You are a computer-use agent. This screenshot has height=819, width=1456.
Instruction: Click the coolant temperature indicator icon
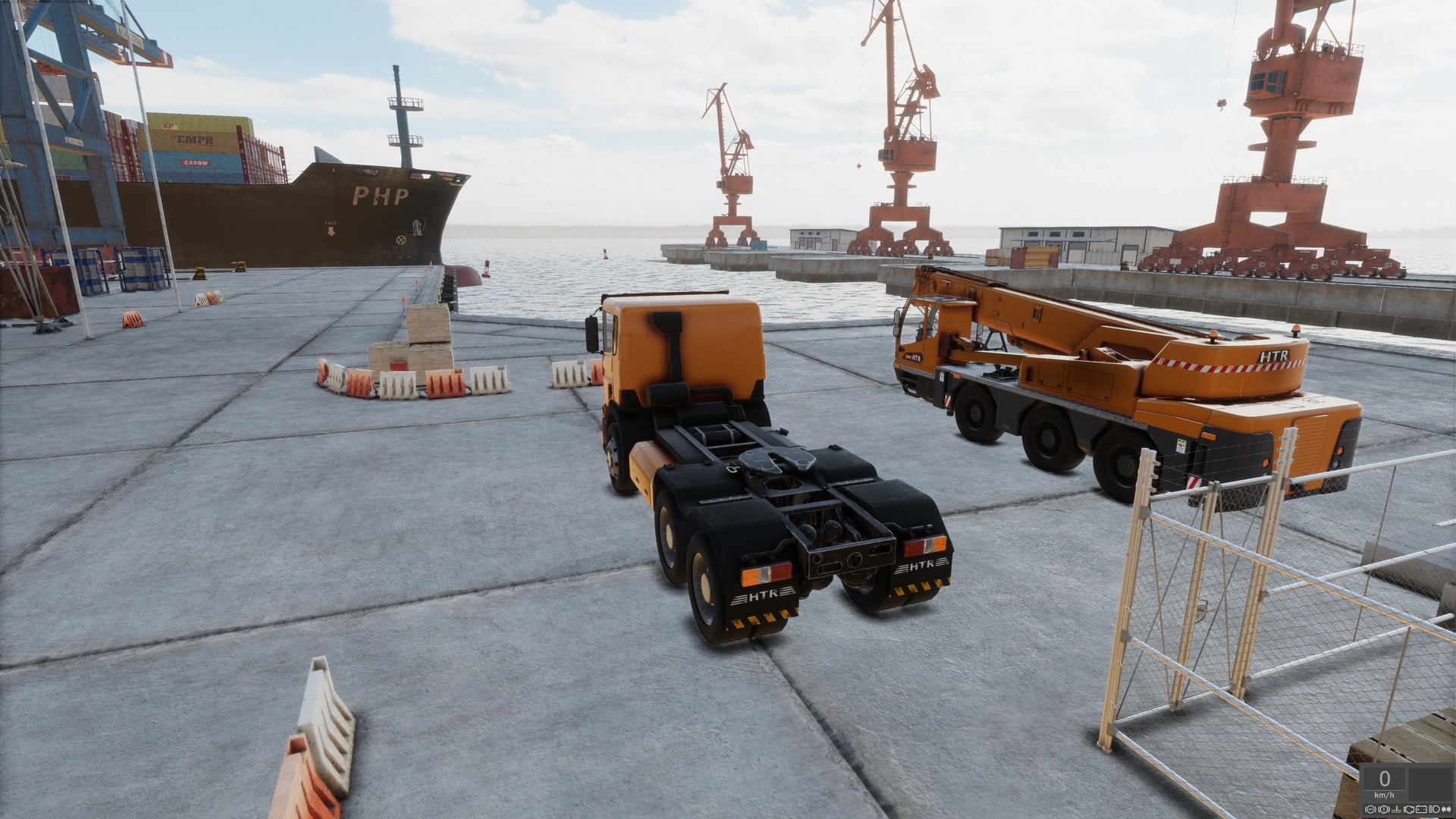(1395, 810)
